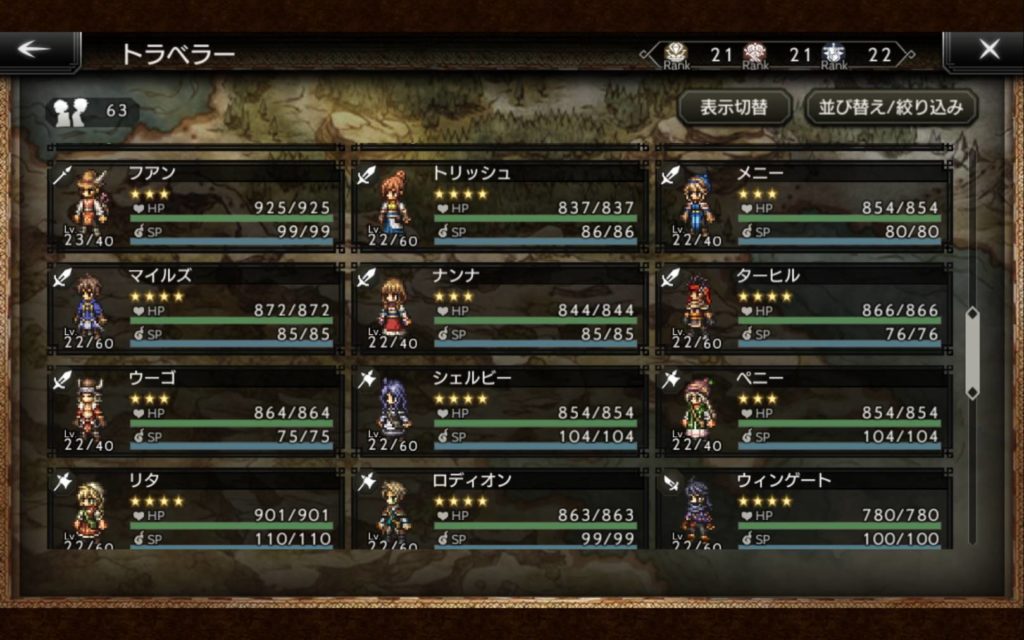
Task: Select traveler フアン
Action: 195,205
